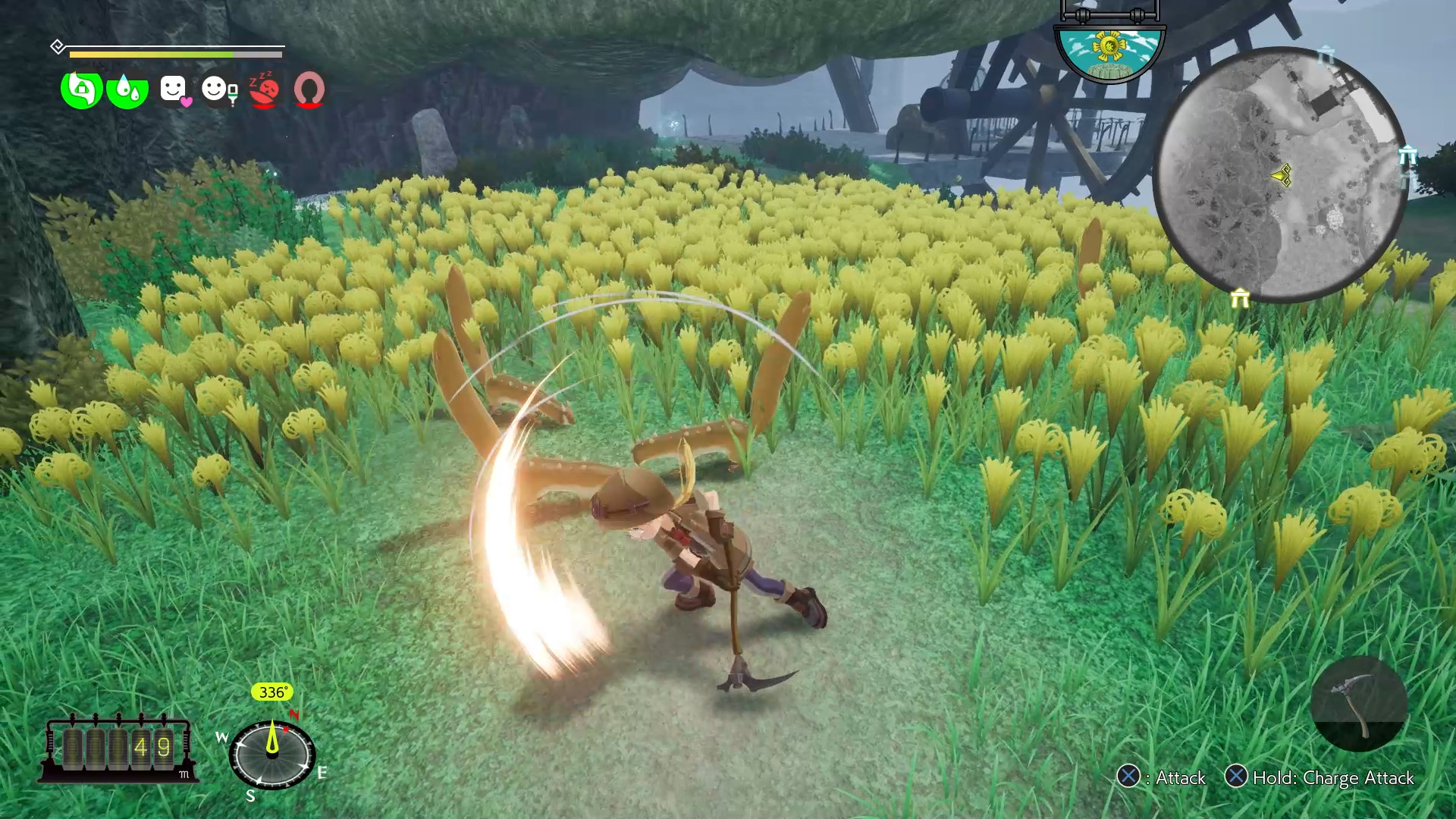Click the X: Attack button prompt
The width and height of the screenshot is (1456, 819).
1164,778
